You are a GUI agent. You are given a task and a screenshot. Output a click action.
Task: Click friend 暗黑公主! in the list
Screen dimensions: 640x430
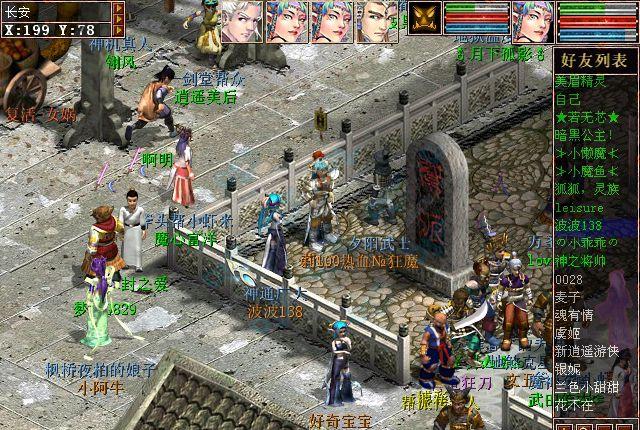pos(583,134)
